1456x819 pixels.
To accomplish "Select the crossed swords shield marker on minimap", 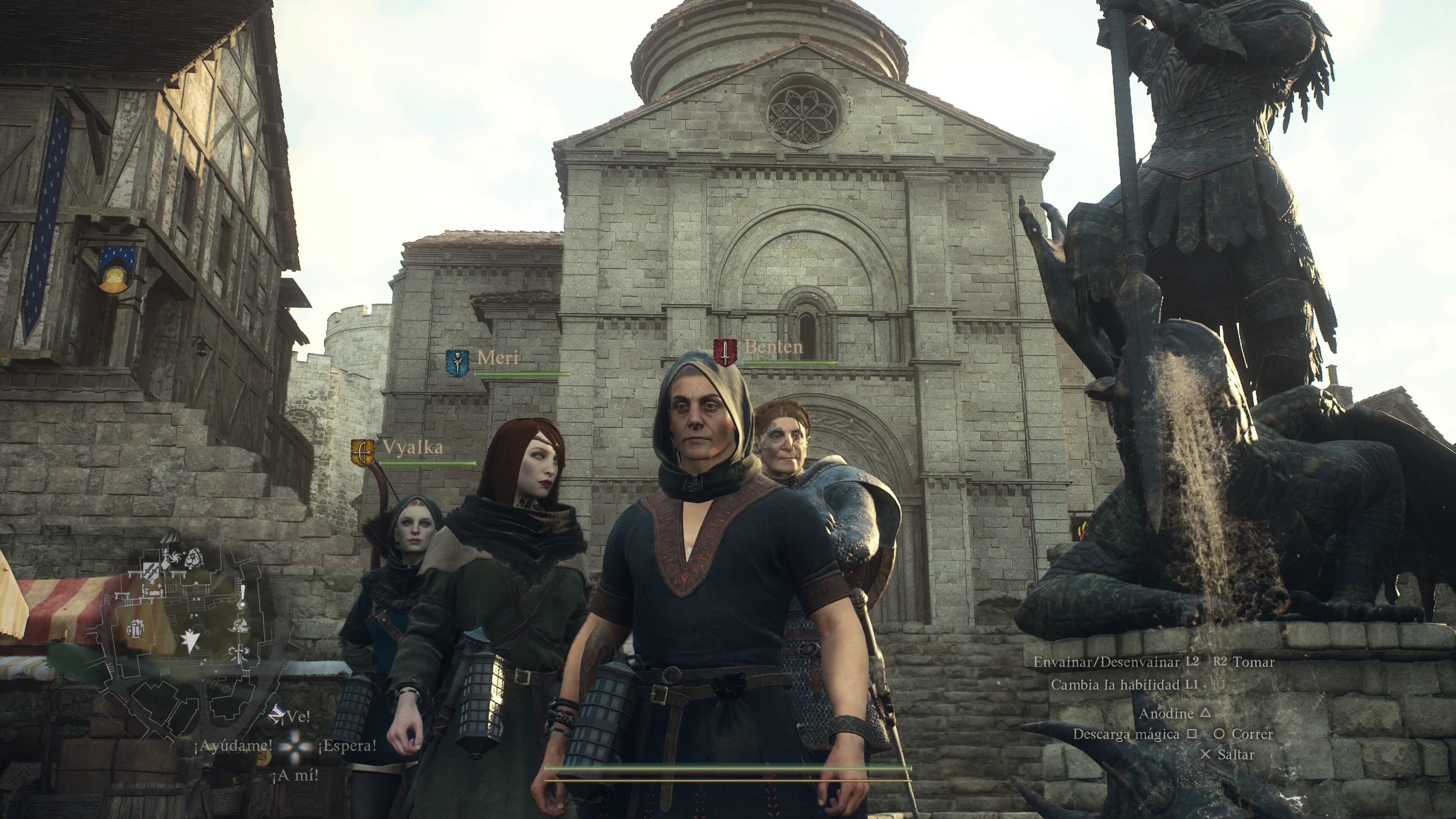I will click(x=151, y=570).
